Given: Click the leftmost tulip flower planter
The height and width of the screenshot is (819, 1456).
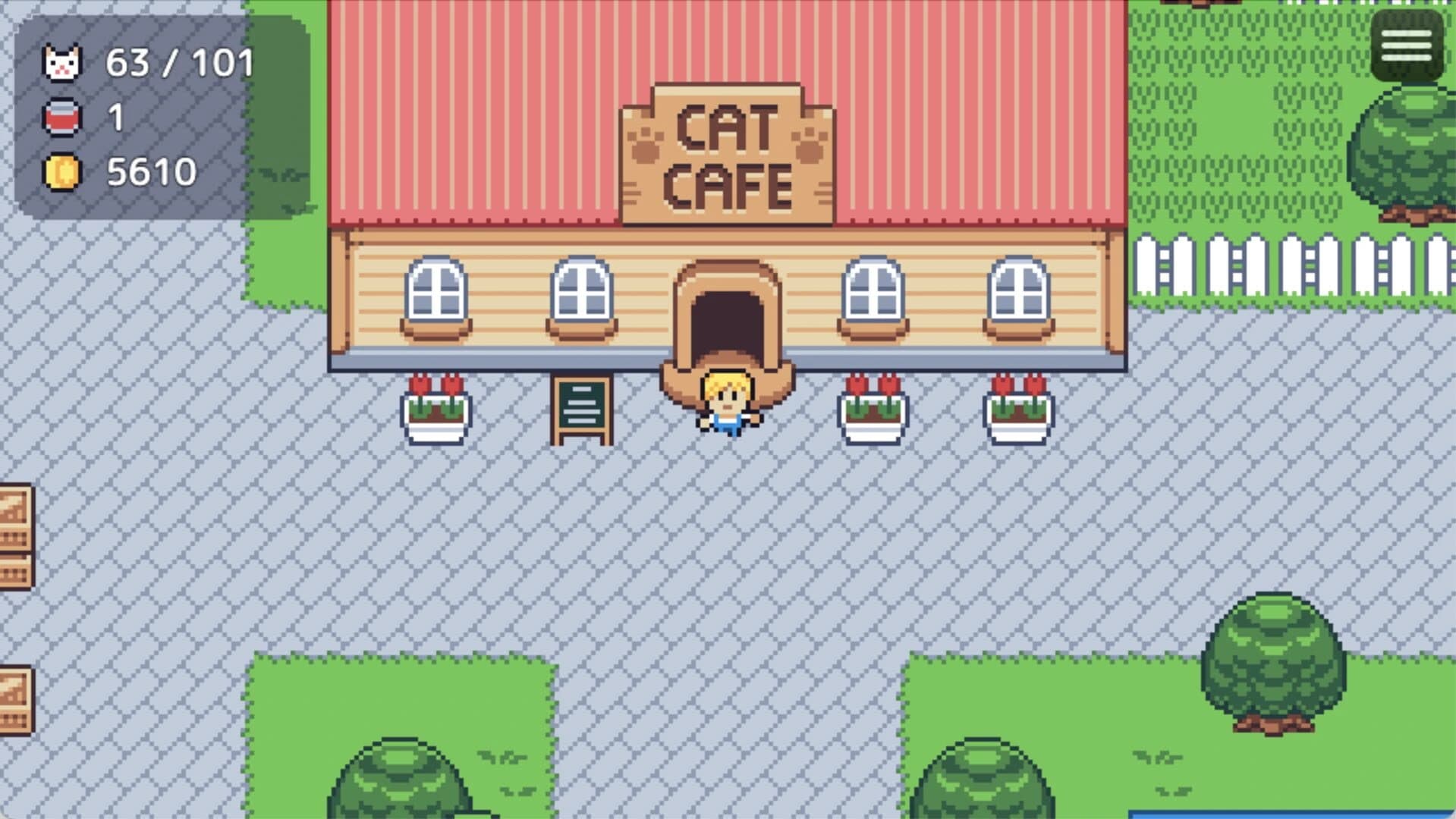Looking at the screenshot, I should pos(438,413).
